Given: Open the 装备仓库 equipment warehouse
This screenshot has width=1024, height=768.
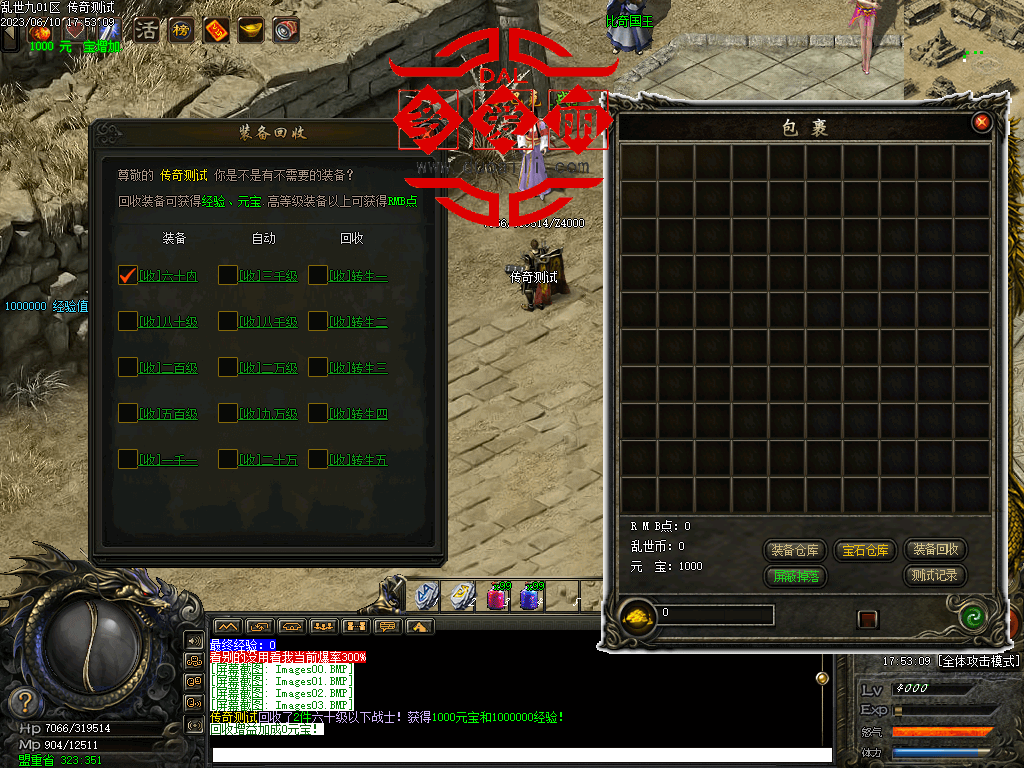Looking at the screenshot, I should tap(795, 550).
